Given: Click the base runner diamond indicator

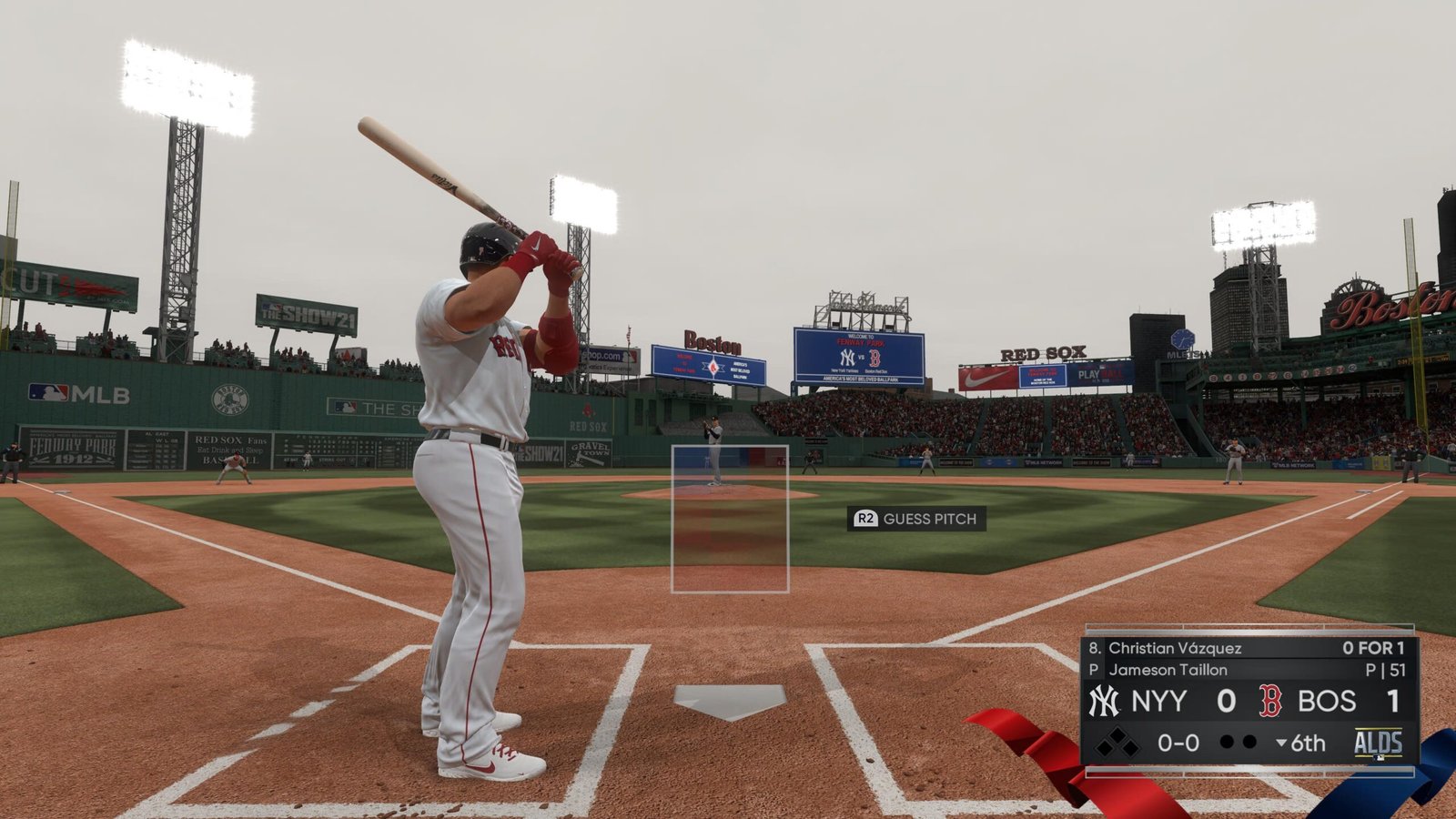Looking at the screenshot, I should point(1117,743).
